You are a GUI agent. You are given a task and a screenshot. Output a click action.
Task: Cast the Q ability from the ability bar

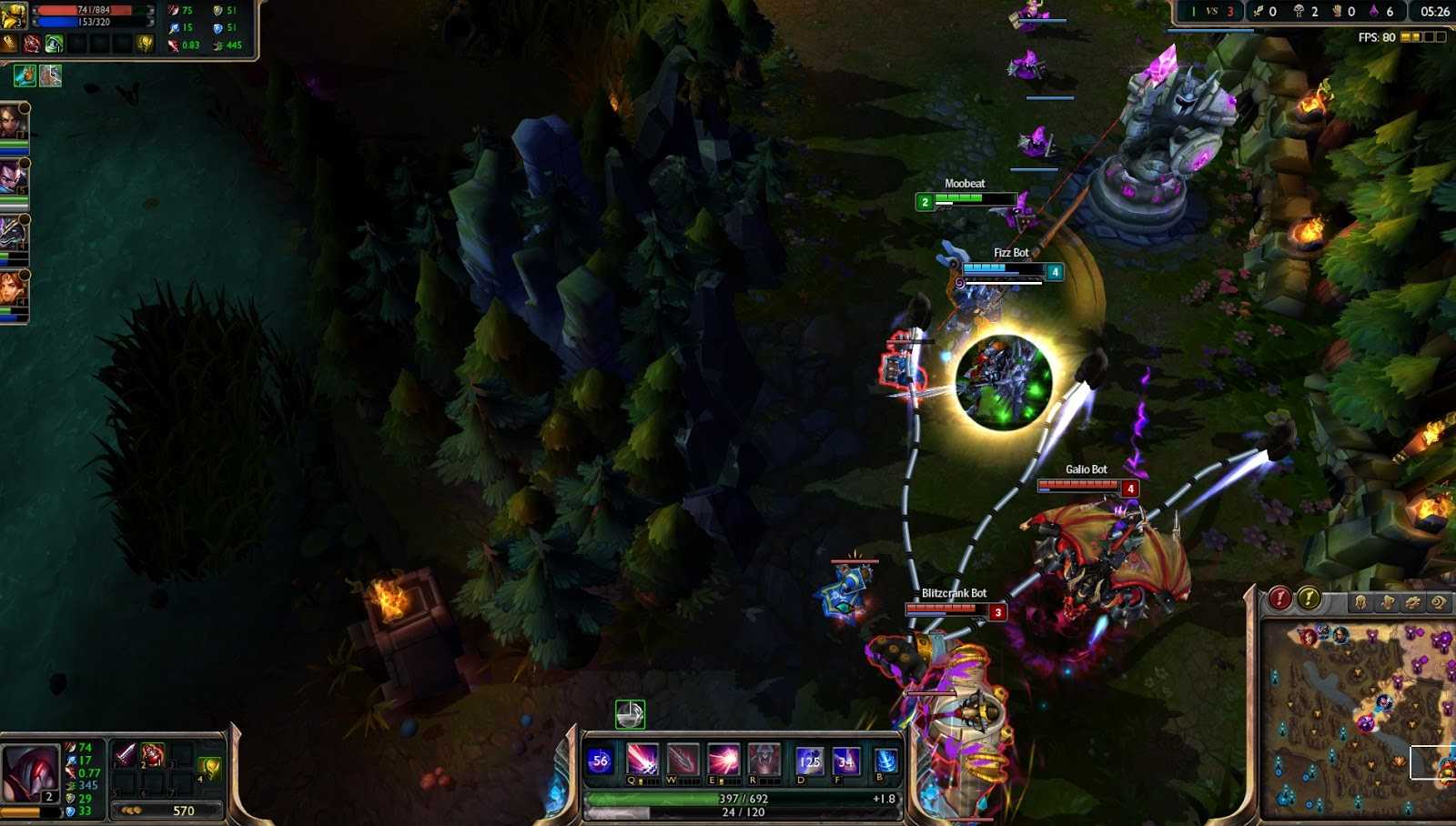click(642, 758)
